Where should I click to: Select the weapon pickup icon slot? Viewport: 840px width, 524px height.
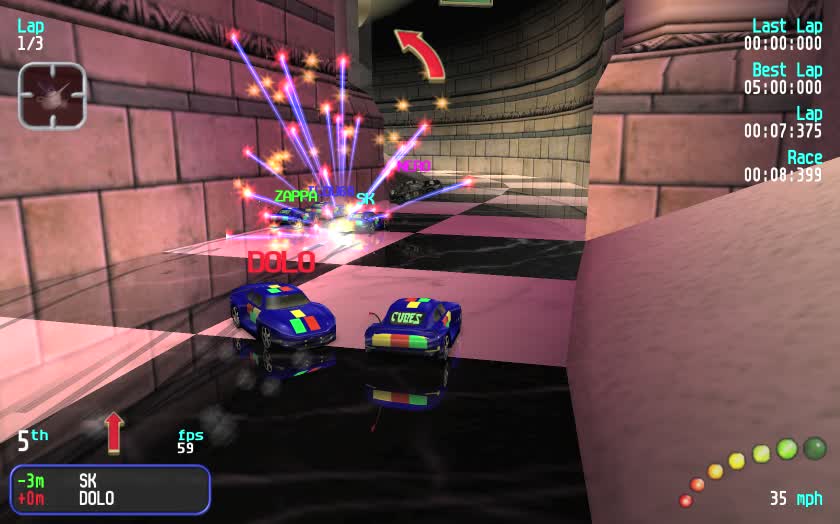[52, 95]
